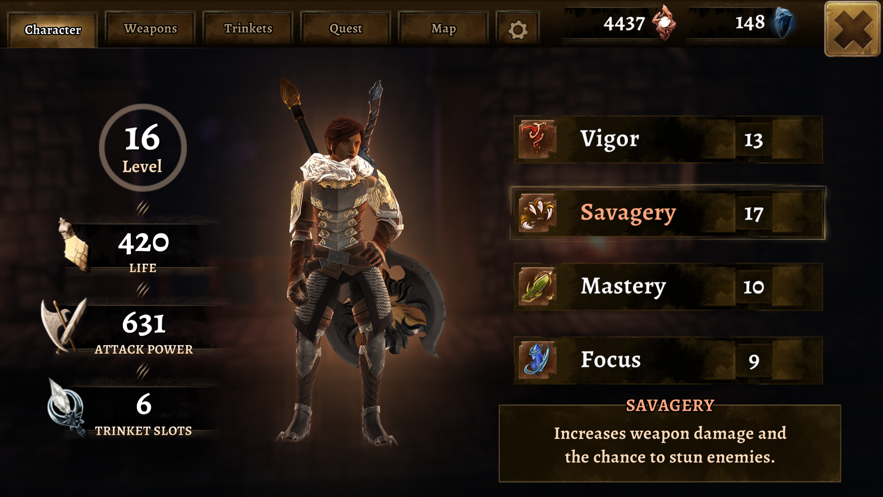The image size is (883, 497).
Task: Show the Quest tab
Action: point(346,29)
